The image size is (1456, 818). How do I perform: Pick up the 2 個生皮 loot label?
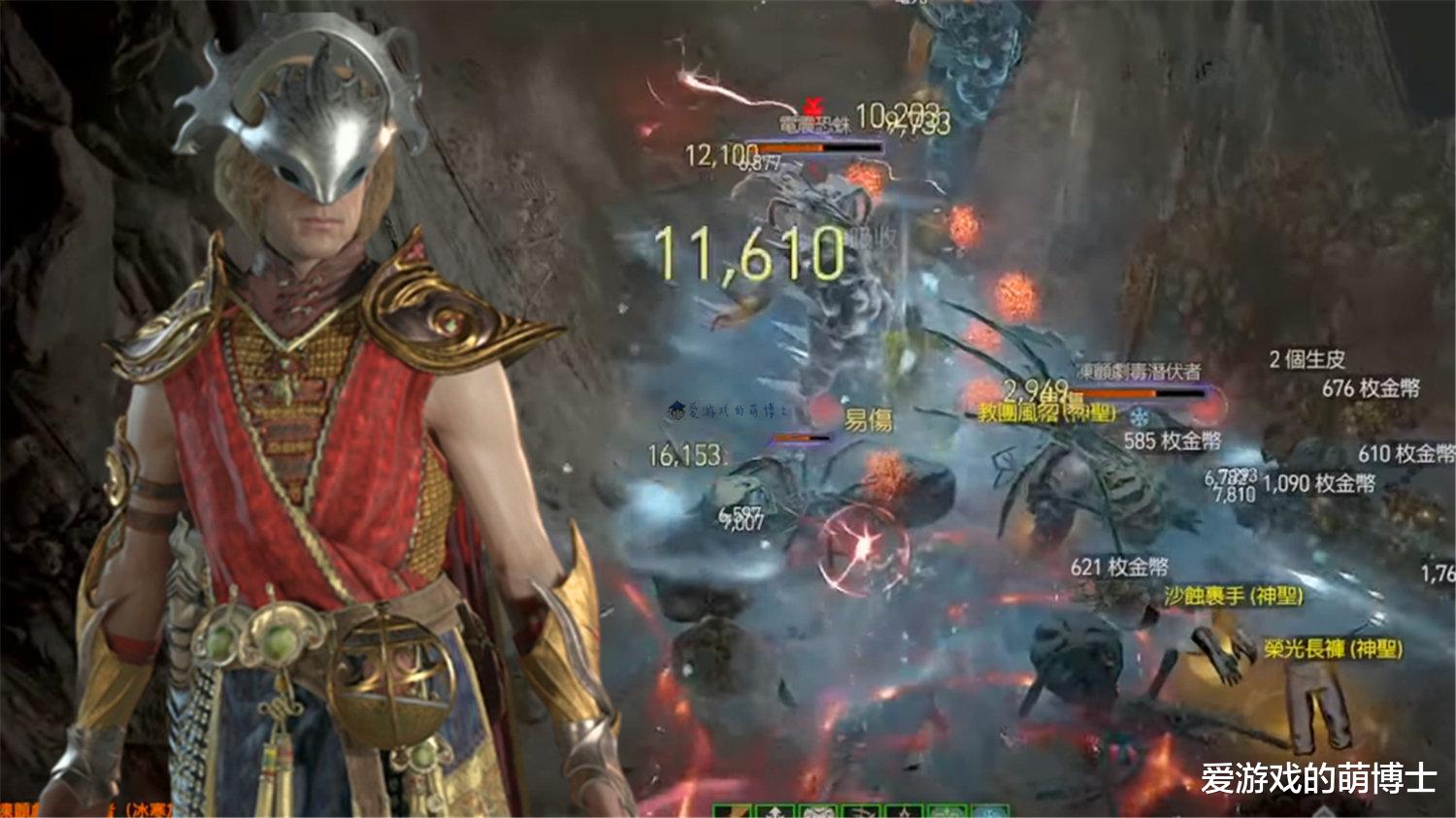click(1307, 360)
